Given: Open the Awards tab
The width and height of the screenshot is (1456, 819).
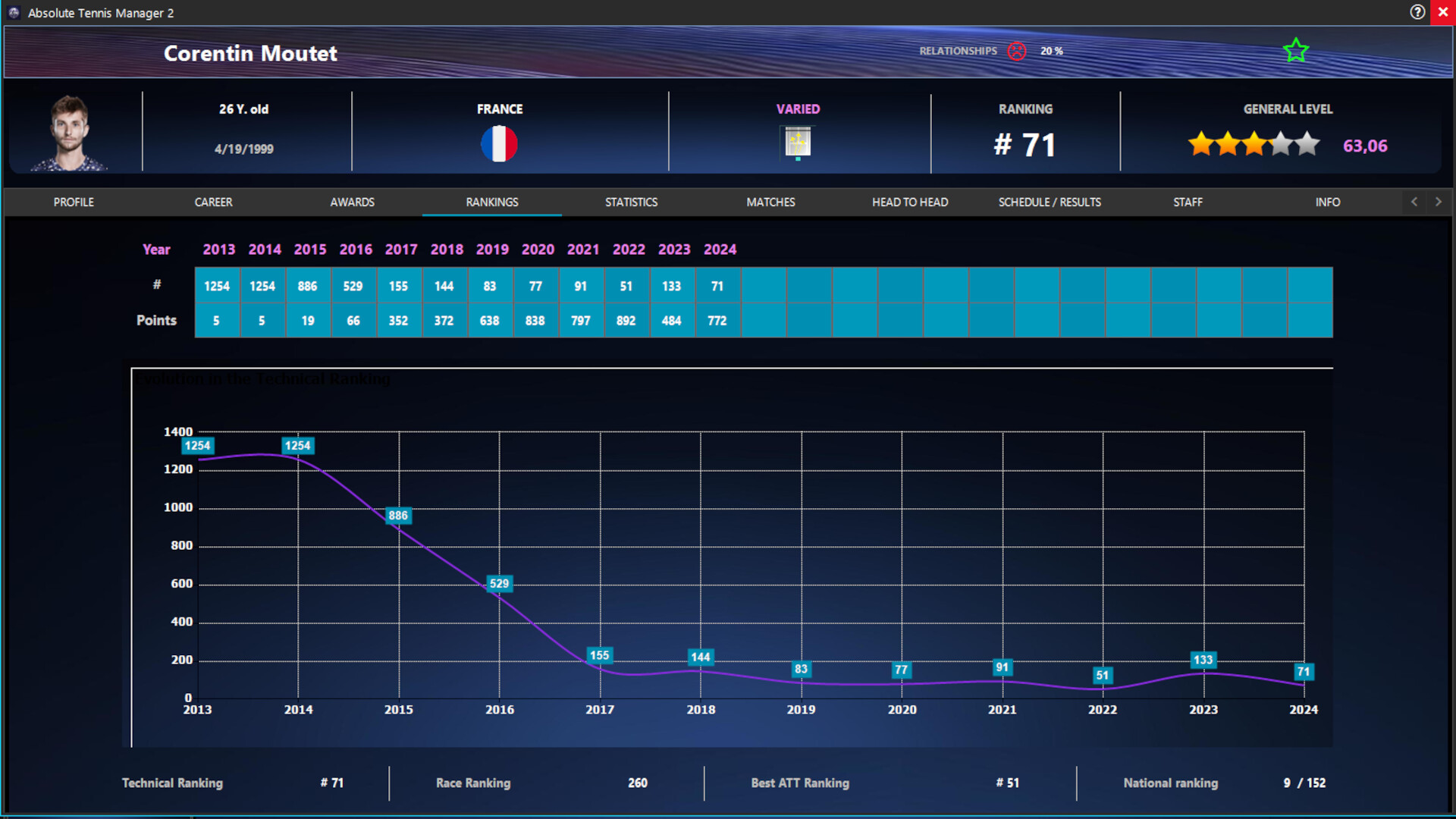Looking at the screenshot, I should [352, 202].
